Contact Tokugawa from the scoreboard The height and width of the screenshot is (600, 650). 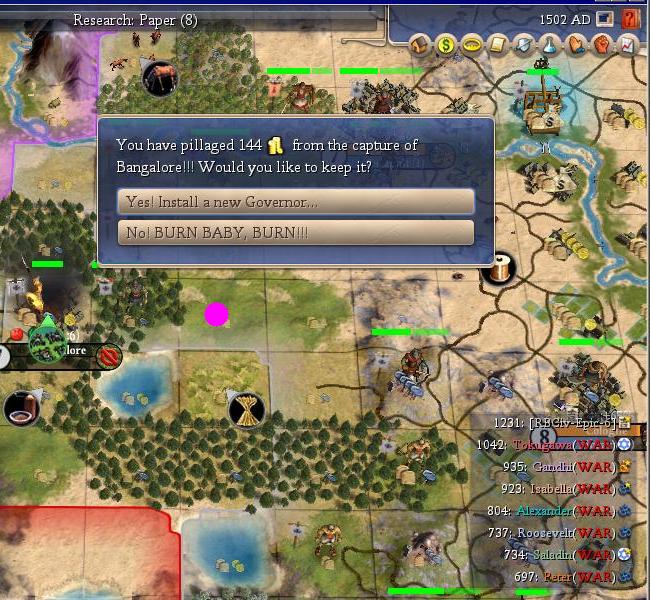click(545, 445)
